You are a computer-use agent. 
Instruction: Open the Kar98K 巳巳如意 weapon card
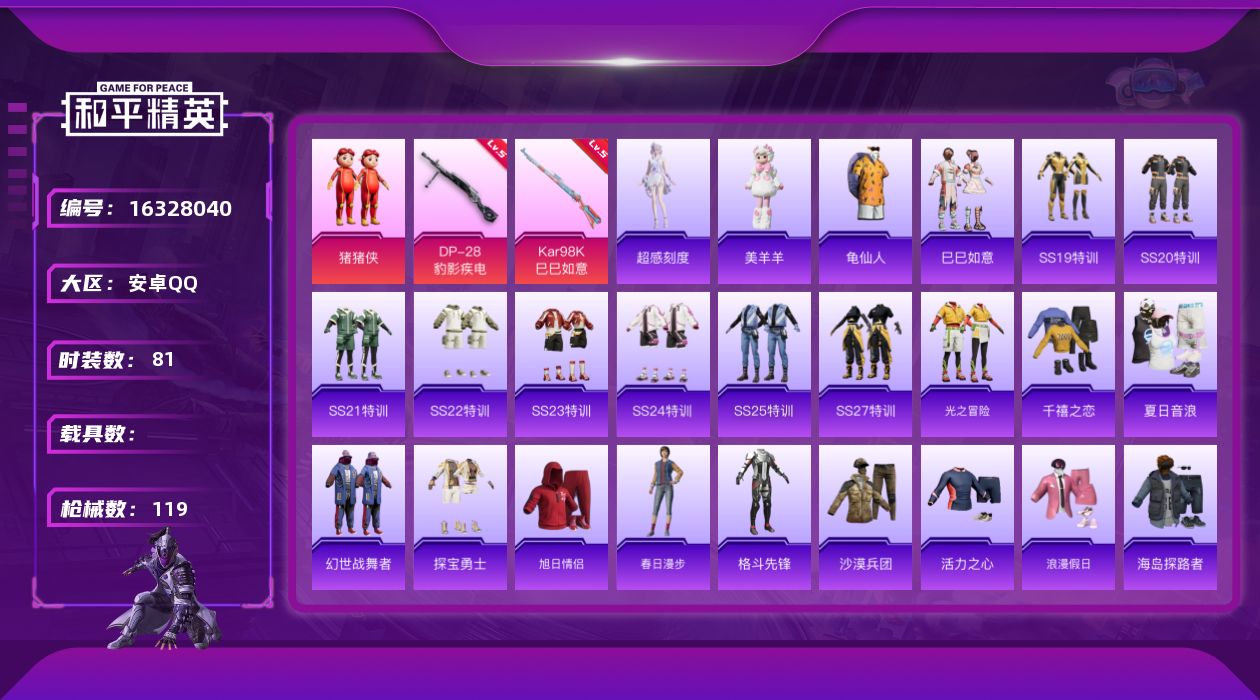pos(561,211)
